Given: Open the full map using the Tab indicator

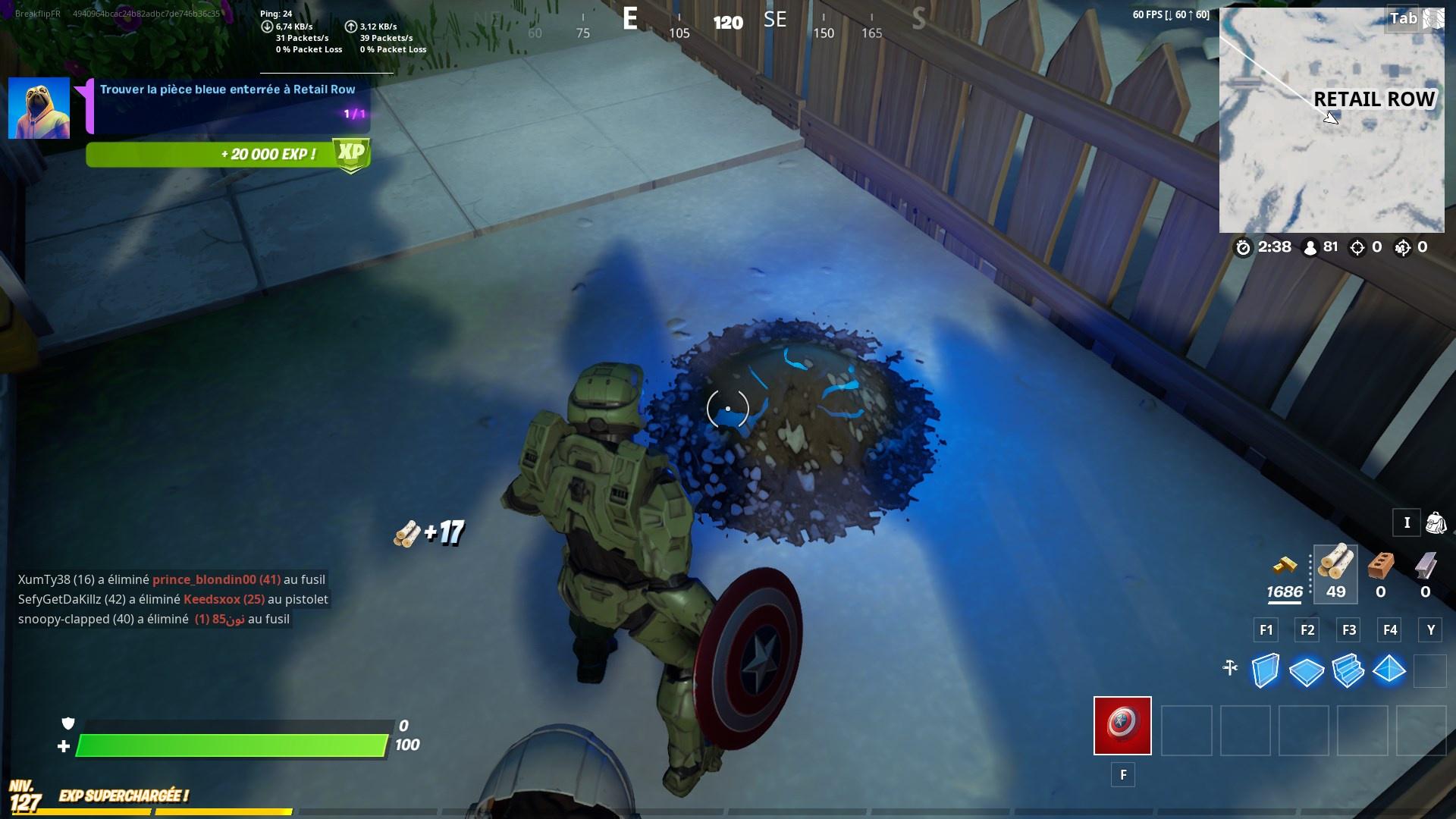Looking at the screenshot, I should [x=1403, y=18].
